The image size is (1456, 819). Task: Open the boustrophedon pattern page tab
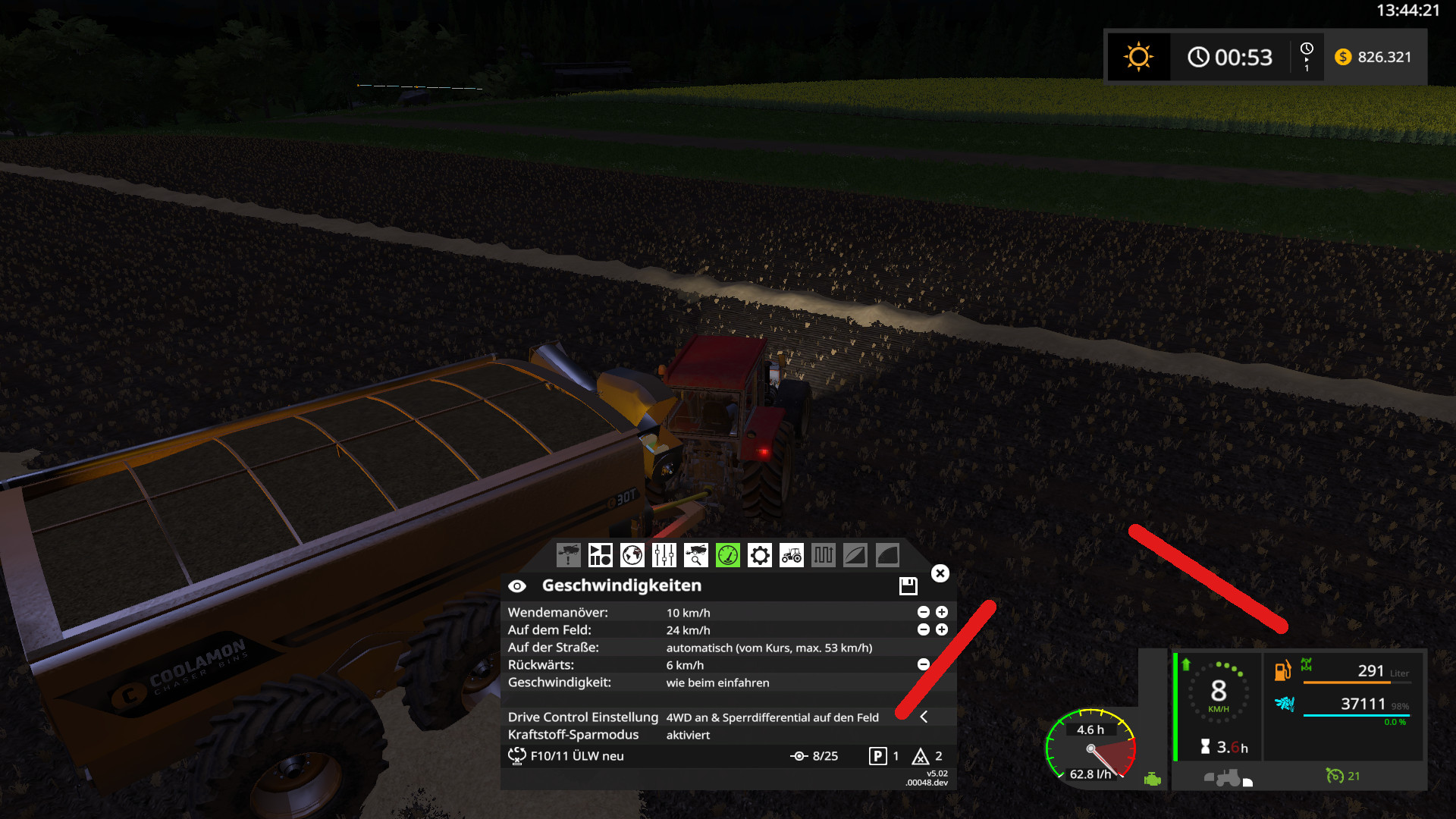click(824, 555)
